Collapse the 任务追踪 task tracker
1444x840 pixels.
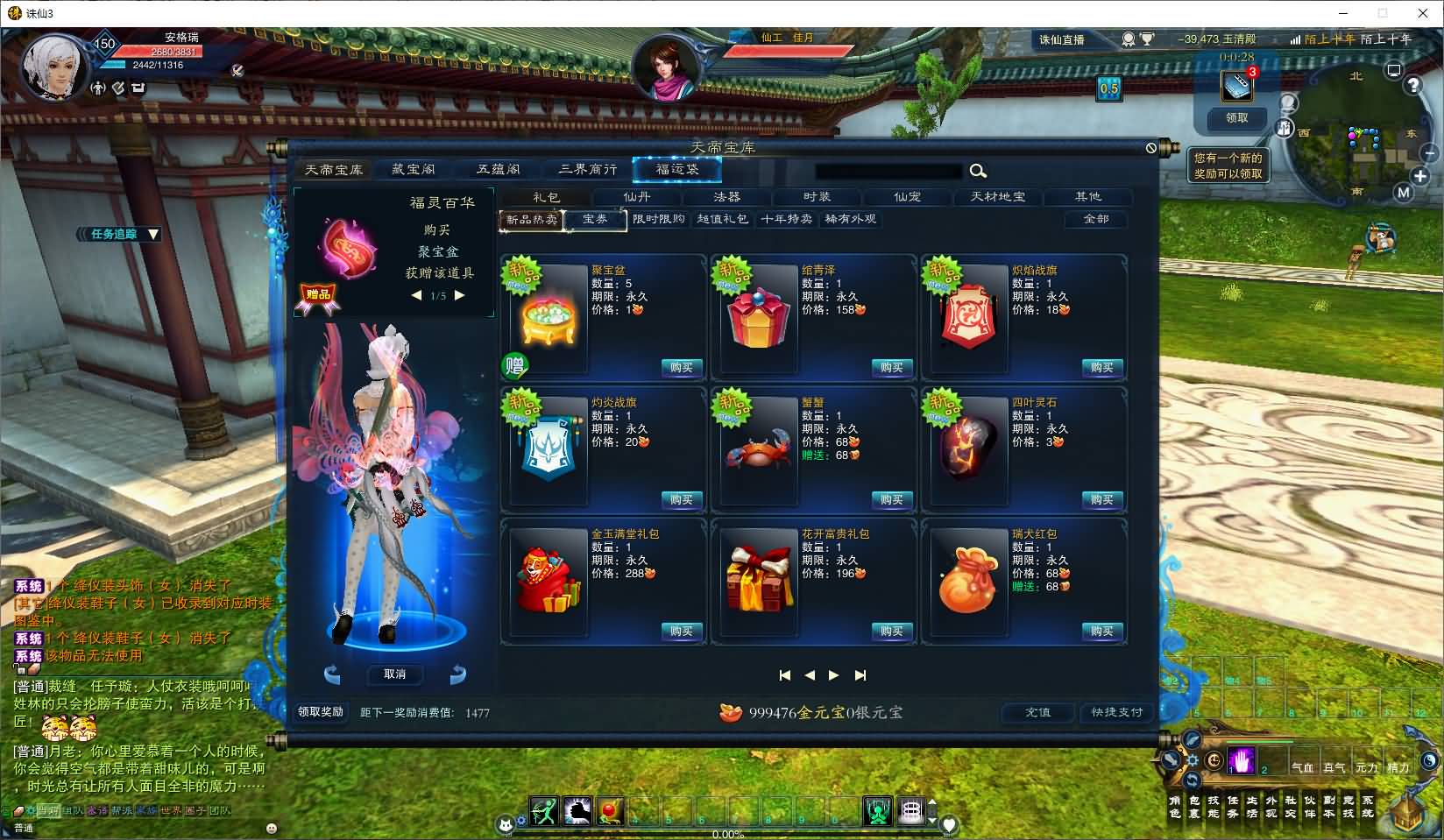coord(152,235)
